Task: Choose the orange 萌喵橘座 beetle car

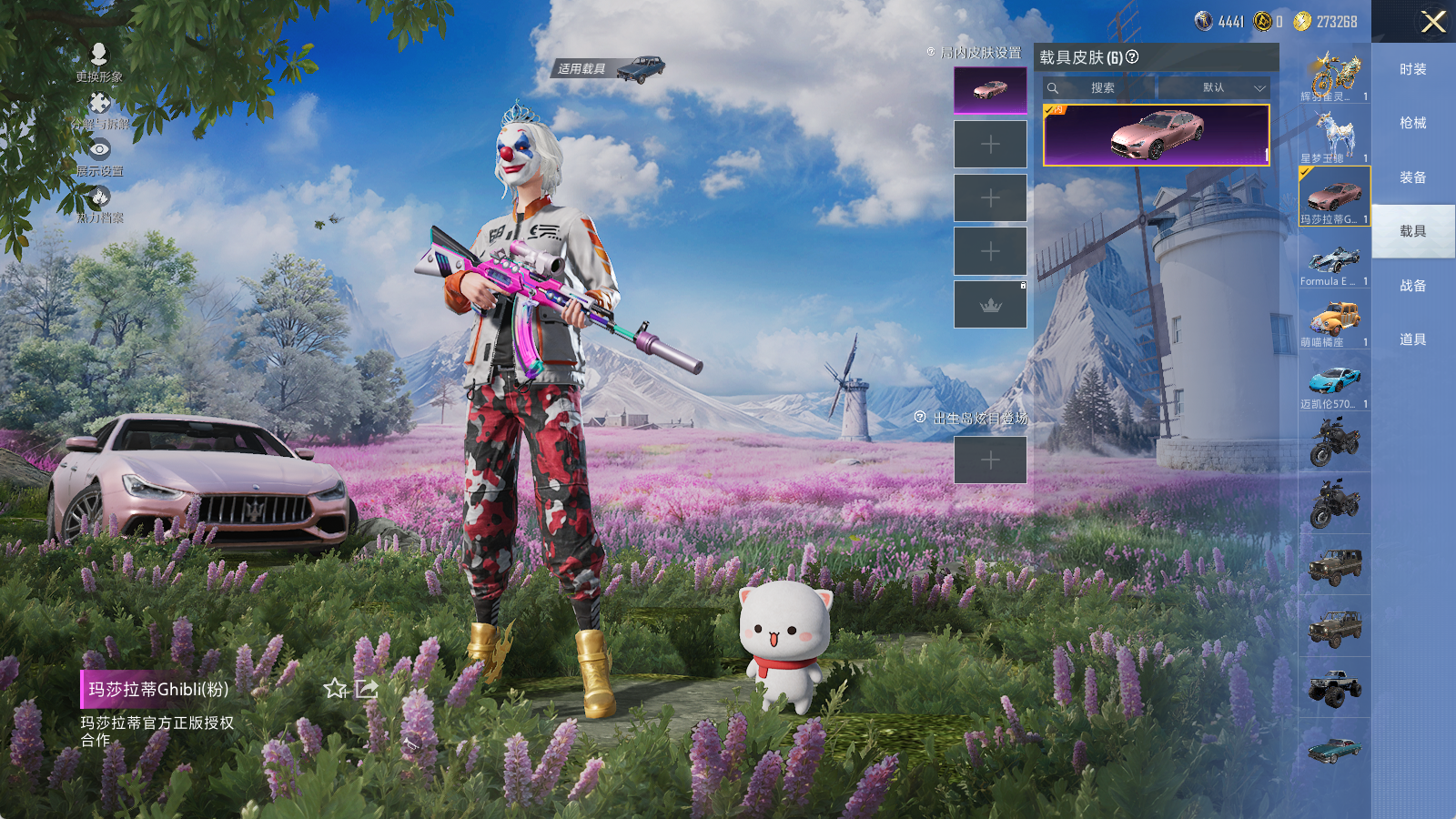Action: point(1334,323)
